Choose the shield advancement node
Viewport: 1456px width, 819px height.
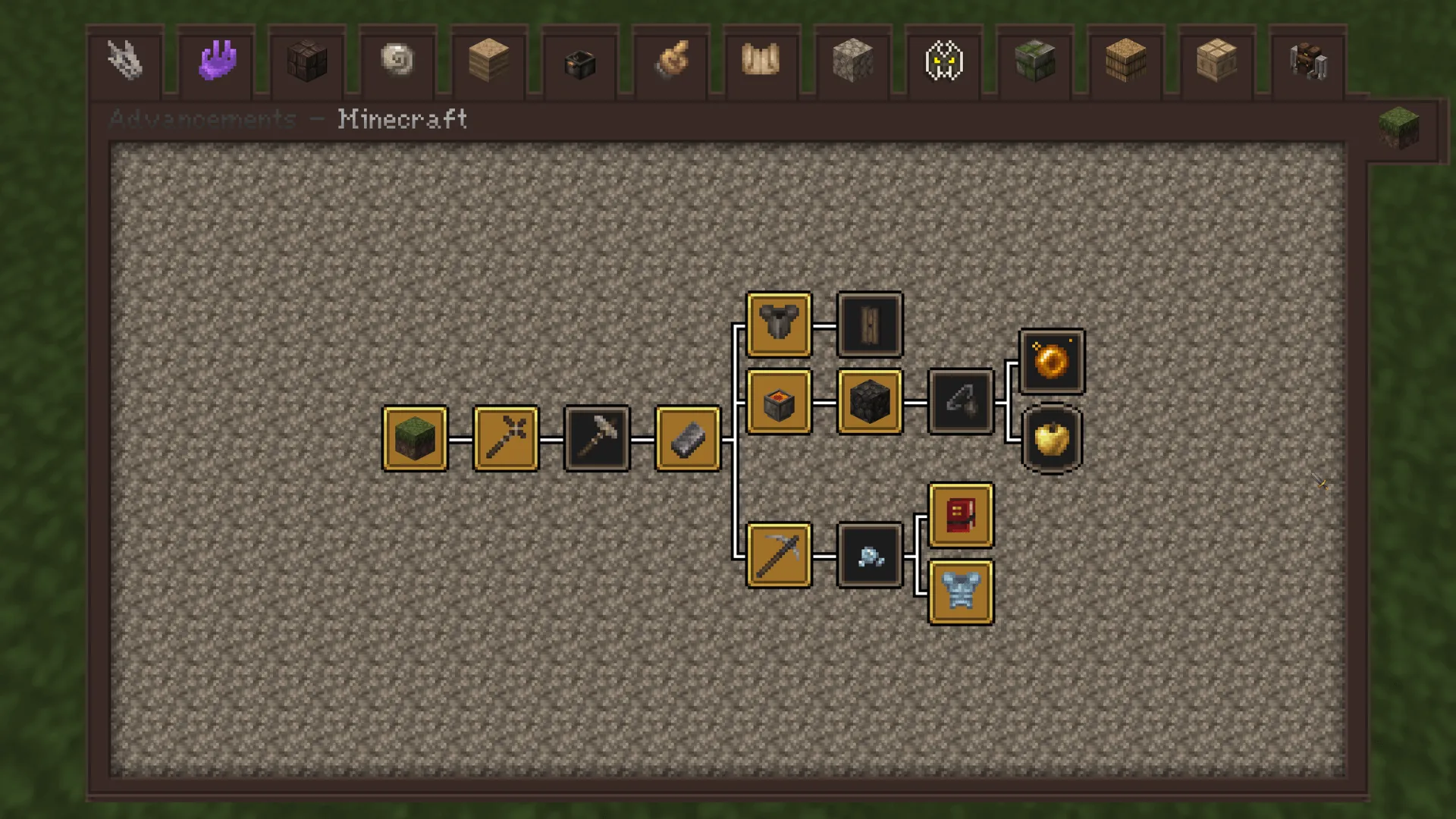870,325
